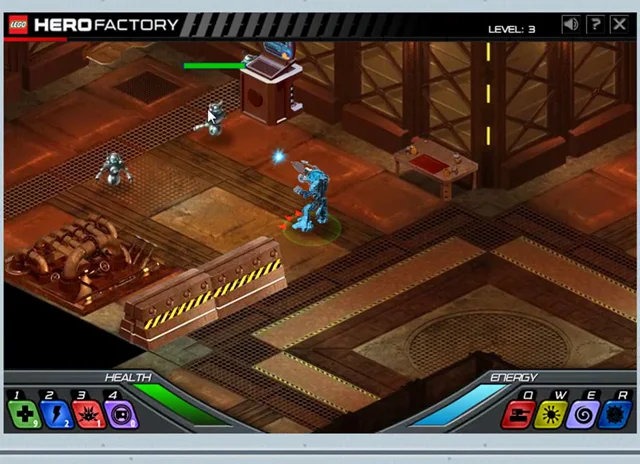Toggle the sound speaker button
Screen dimensions: 640x464
pos(570,24)
